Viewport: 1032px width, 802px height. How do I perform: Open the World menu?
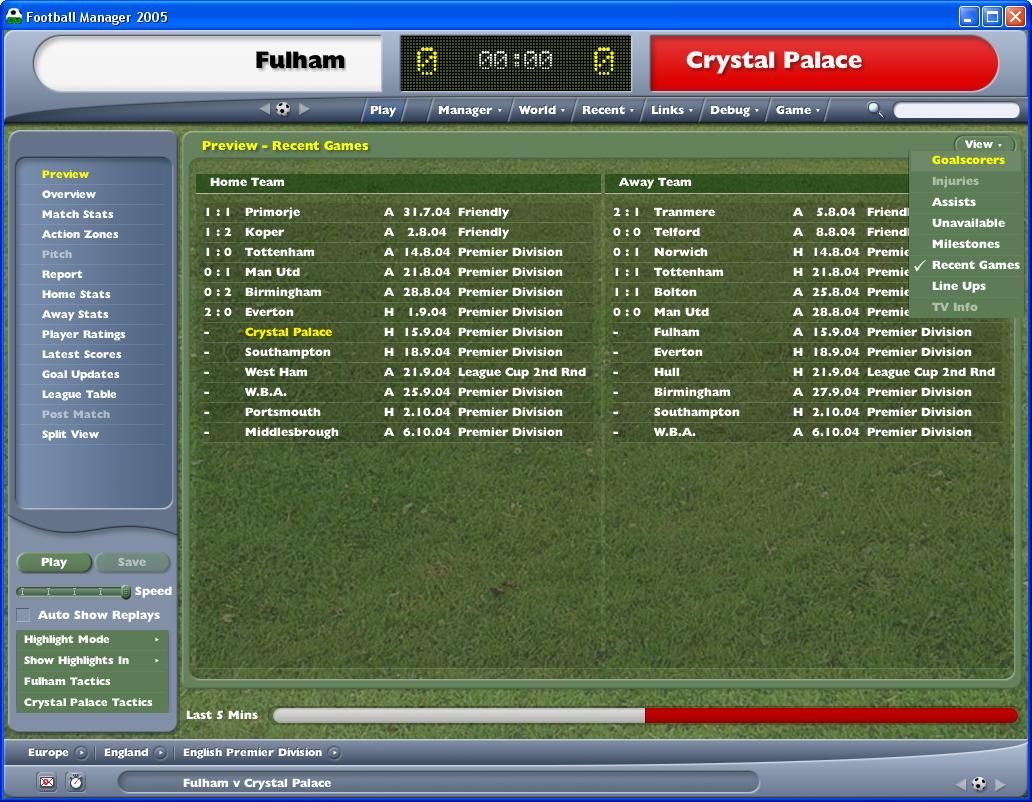click(x=541, y=110)
